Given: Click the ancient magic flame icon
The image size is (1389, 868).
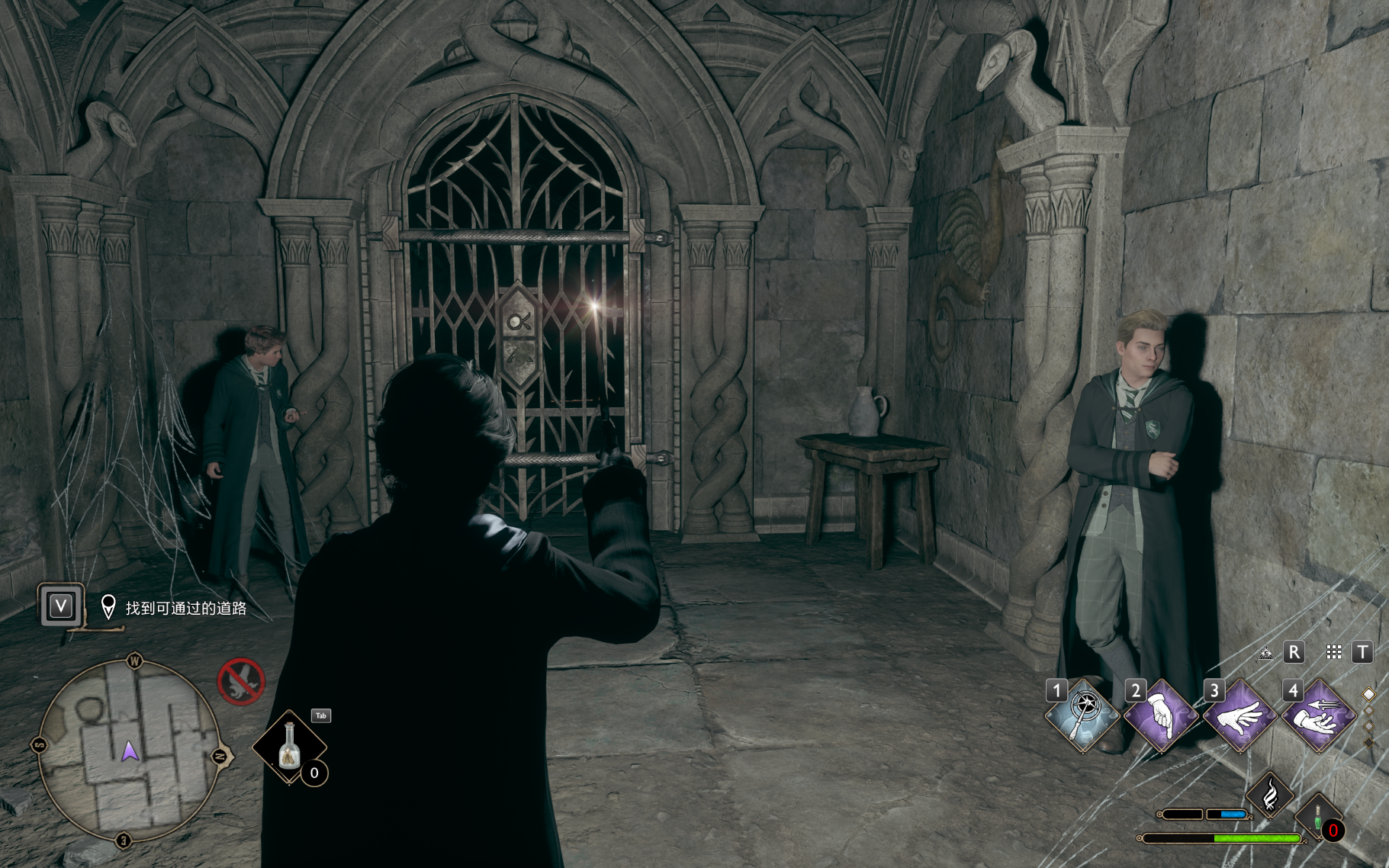Looking at the screenshot, I should click(1270, 795).
